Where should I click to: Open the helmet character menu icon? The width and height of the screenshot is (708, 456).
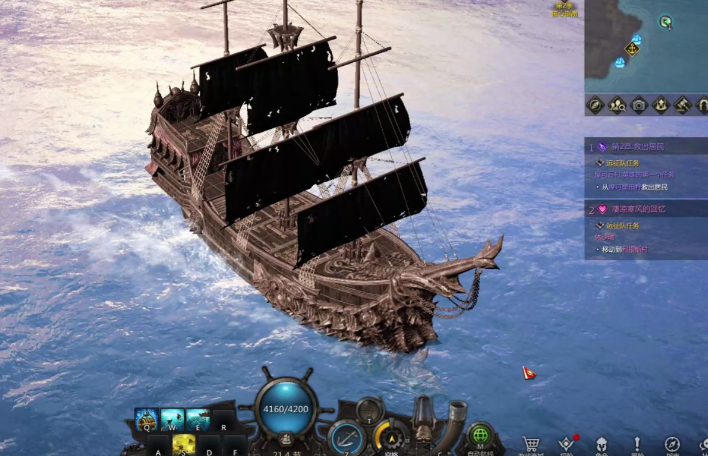point(602,443)
